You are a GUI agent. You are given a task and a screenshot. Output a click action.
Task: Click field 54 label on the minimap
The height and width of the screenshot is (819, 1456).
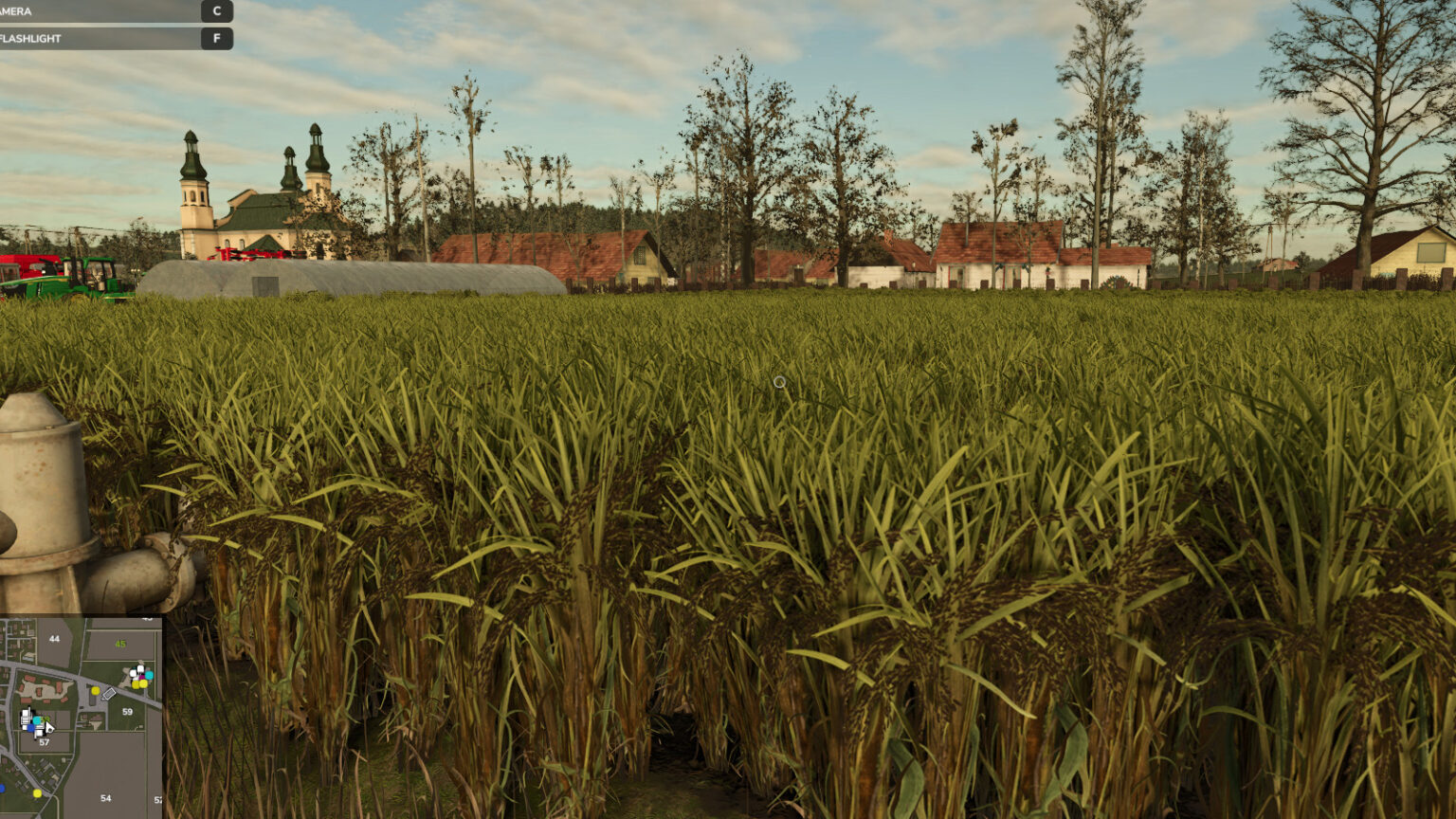tap(106, 798)
